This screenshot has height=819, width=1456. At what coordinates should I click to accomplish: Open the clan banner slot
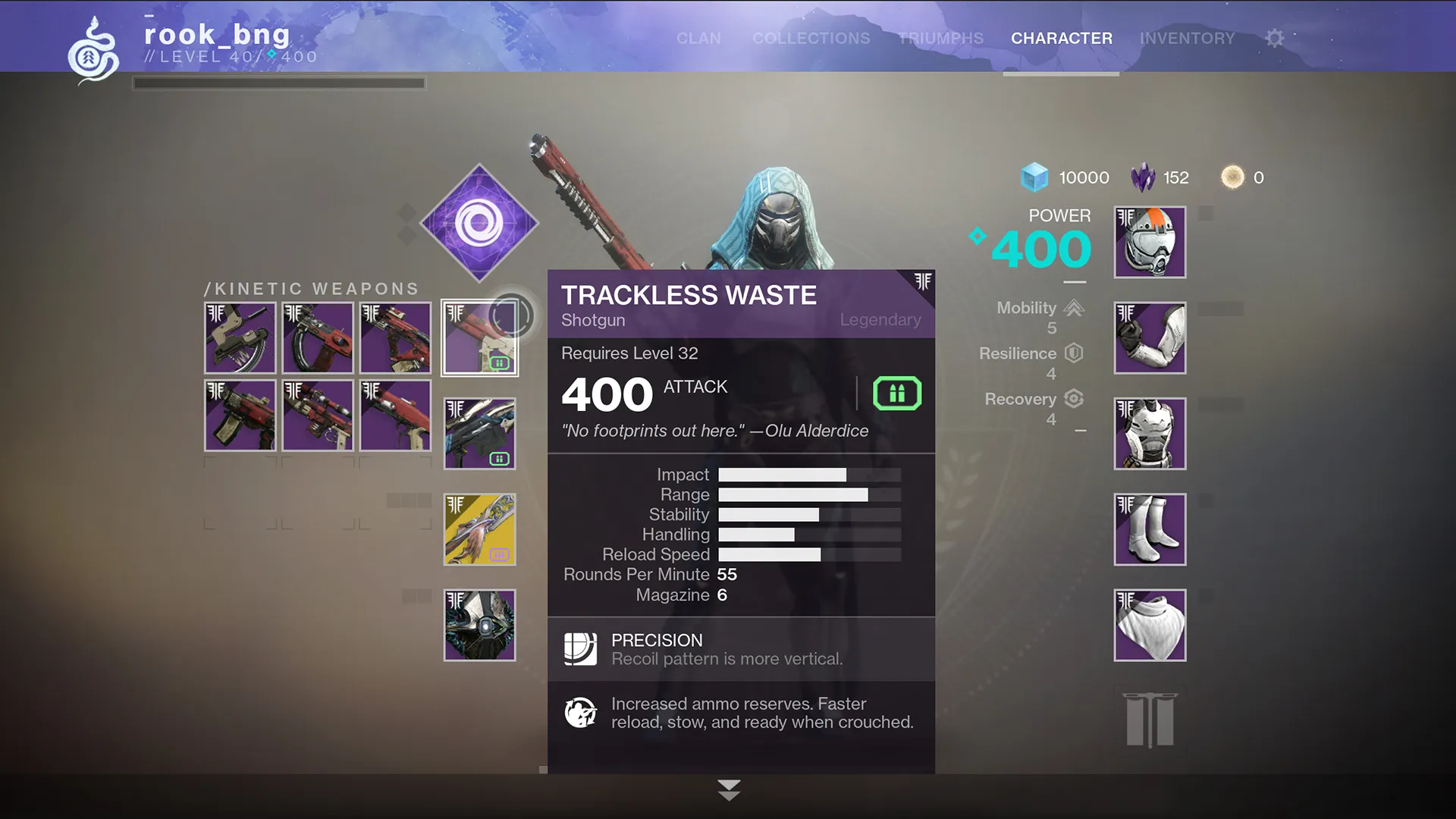pyautogui.click(x=1150, y=719)
